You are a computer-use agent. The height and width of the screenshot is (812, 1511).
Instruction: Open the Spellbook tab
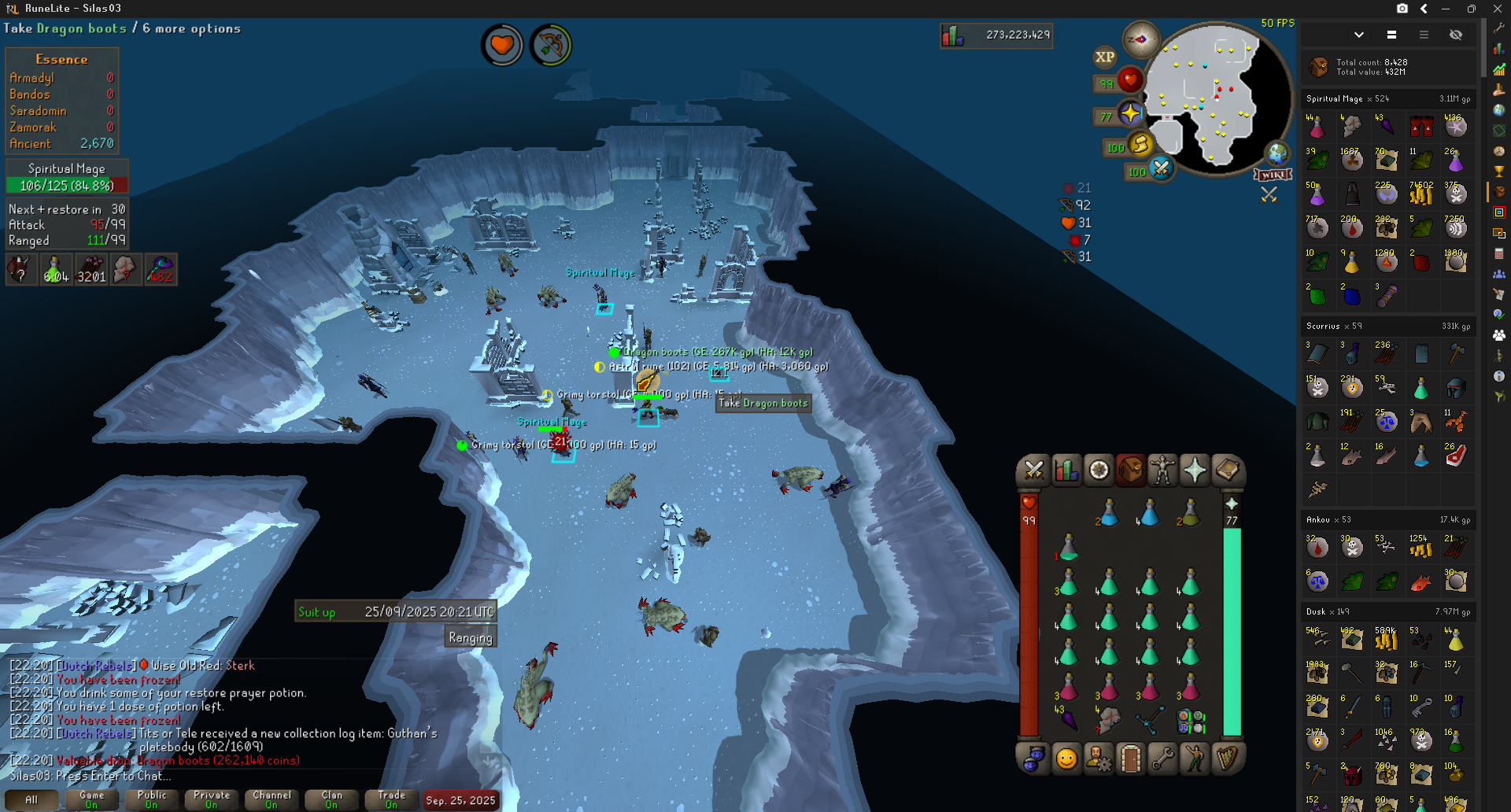1226,471
